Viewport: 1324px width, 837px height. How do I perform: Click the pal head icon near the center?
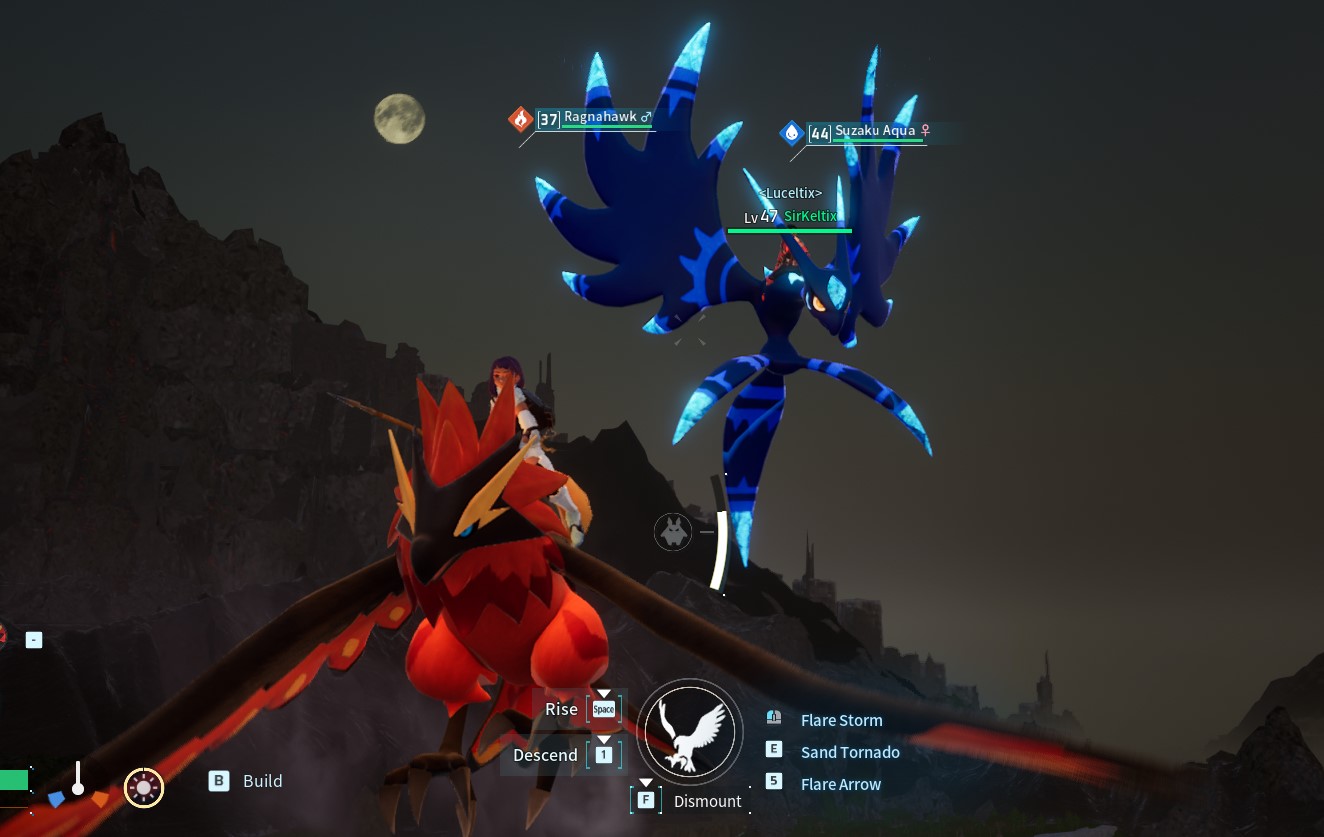(x=673, y=532)
